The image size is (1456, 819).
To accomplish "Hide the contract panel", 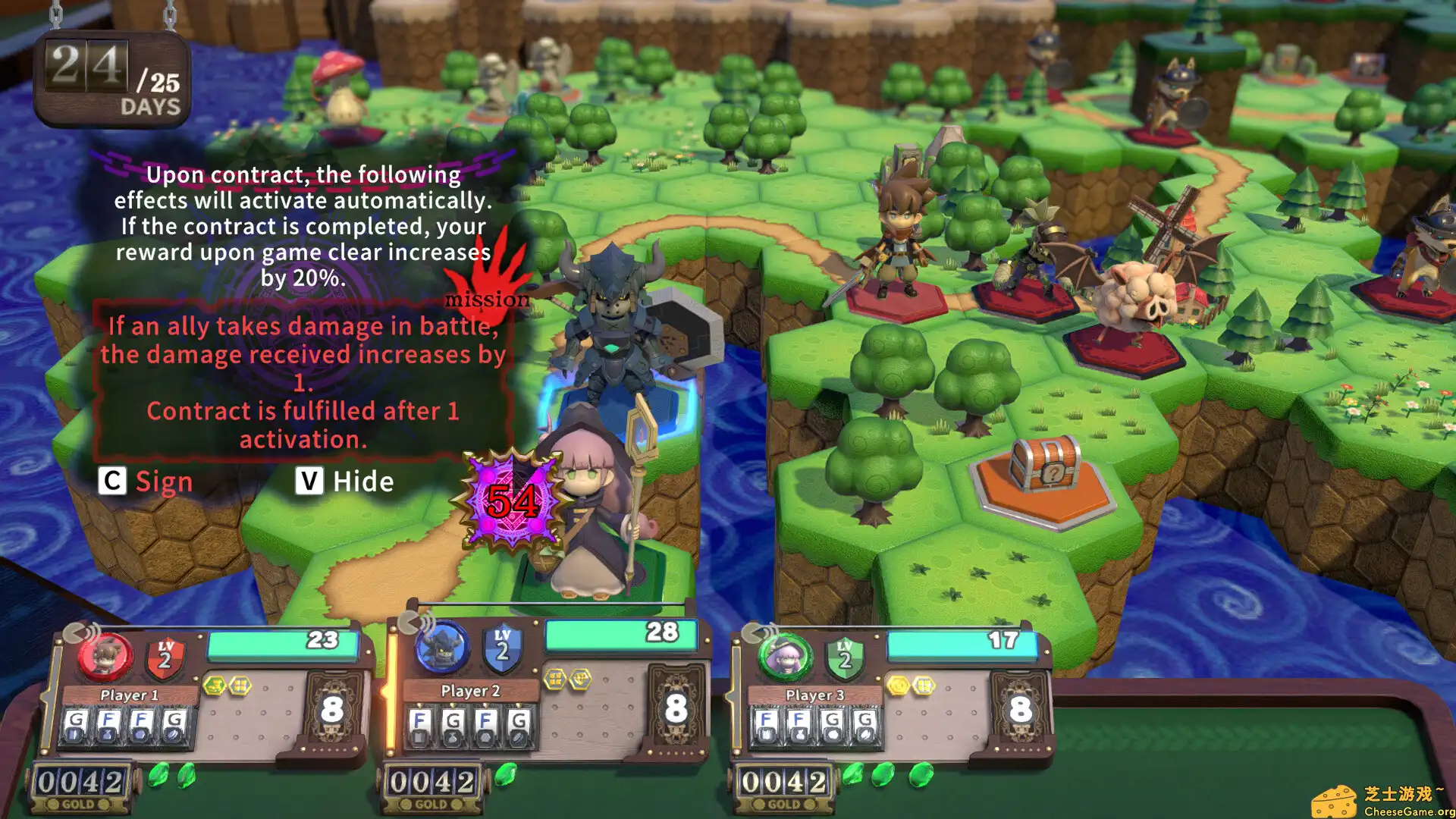I will click(345, 482).
